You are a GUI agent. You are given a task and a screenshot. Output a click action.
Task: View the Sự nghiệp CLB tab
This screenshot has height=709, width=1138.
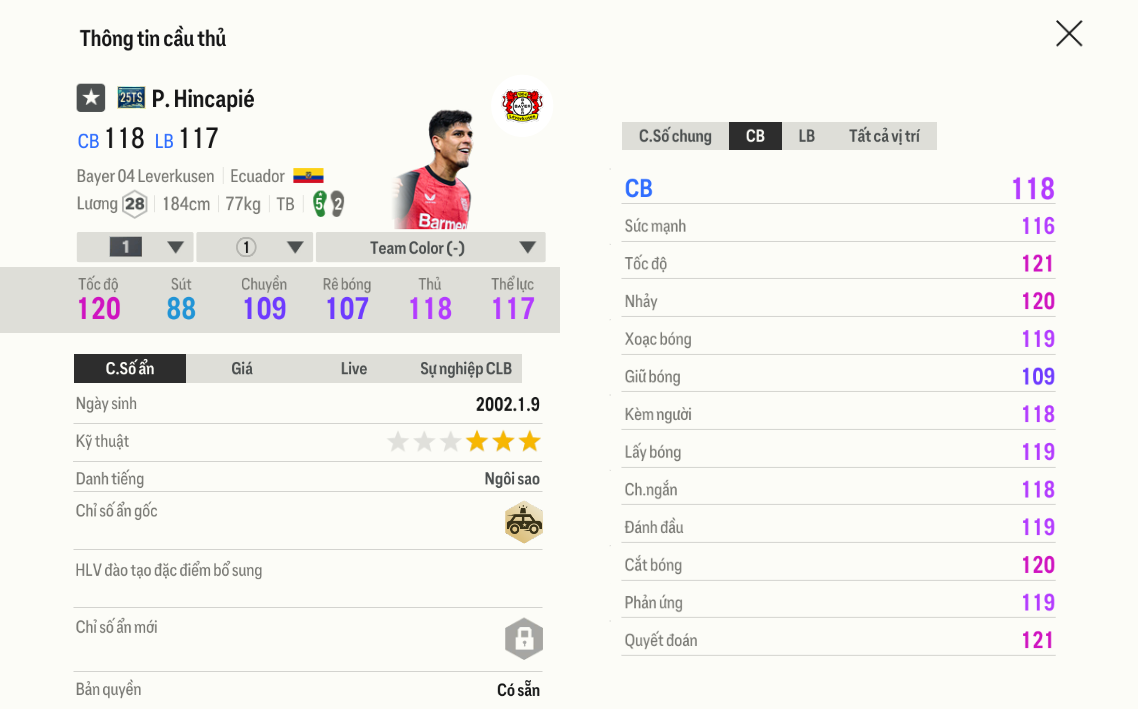click(x=465, y=369)
